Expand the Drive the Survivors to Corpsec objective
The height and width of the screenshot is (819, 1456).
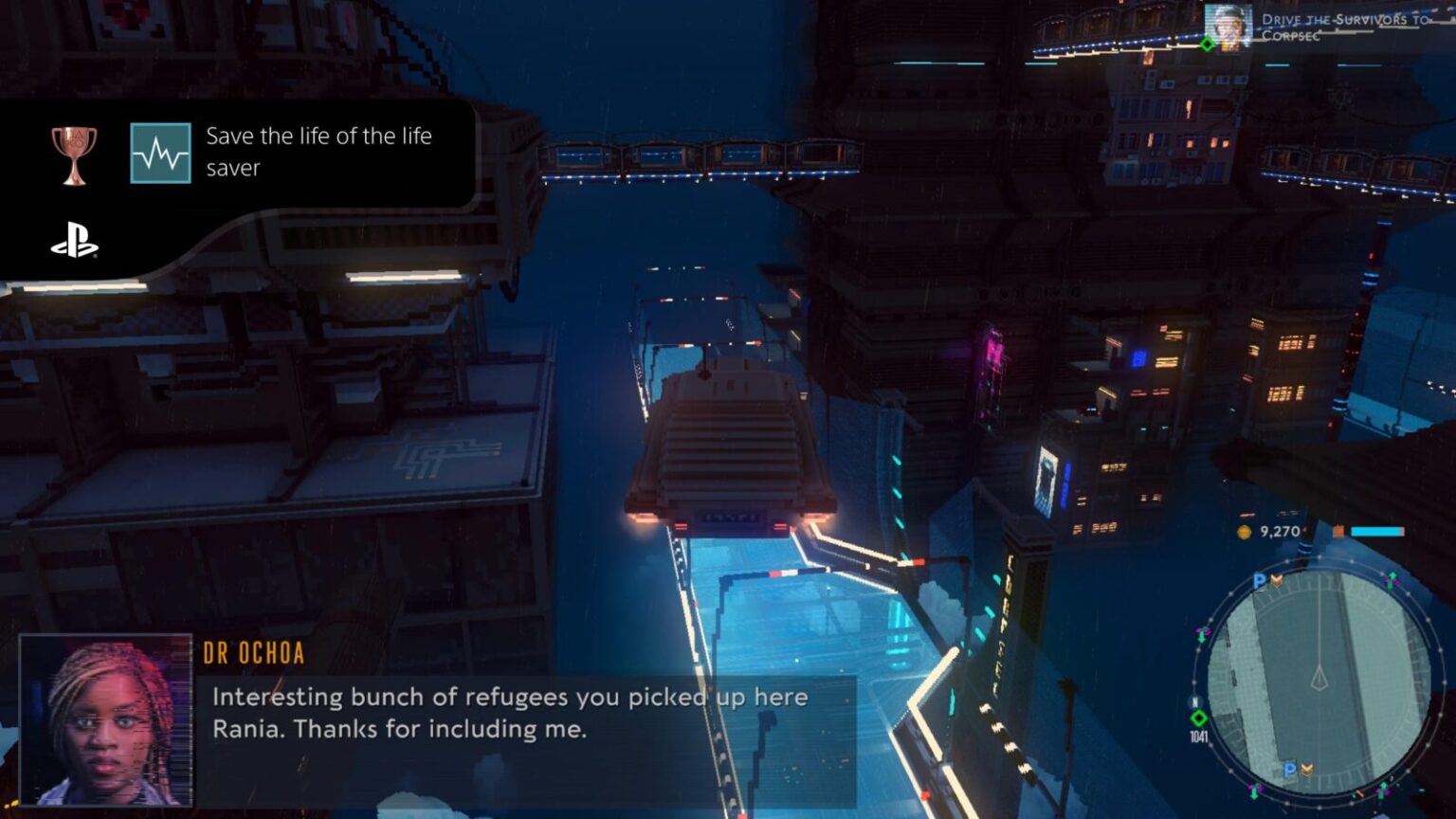[1344, 26]
